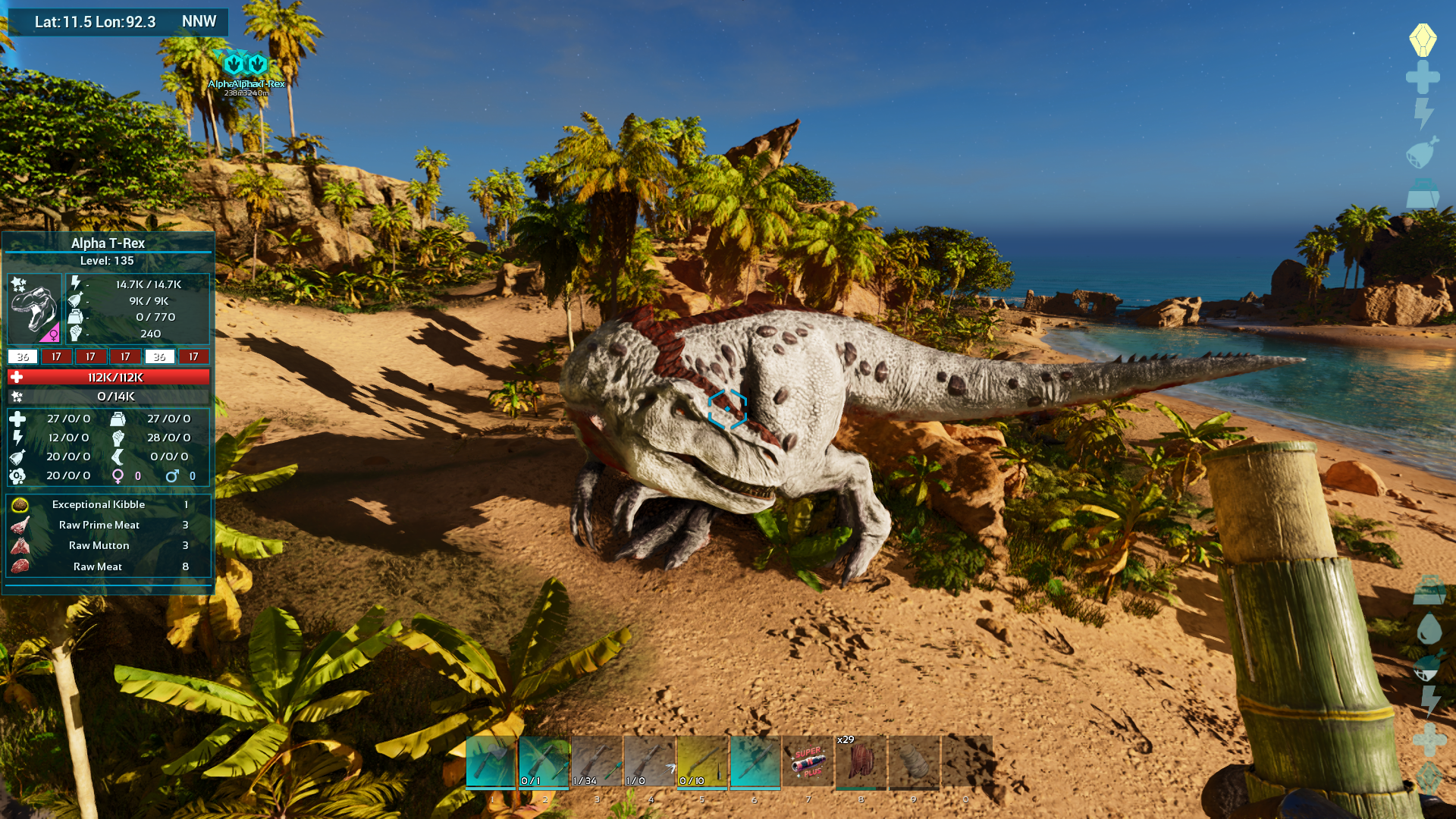The image size is (1456, 819).
Task: Click the wrapped bundle in slot 9
Action: [914, 762]
